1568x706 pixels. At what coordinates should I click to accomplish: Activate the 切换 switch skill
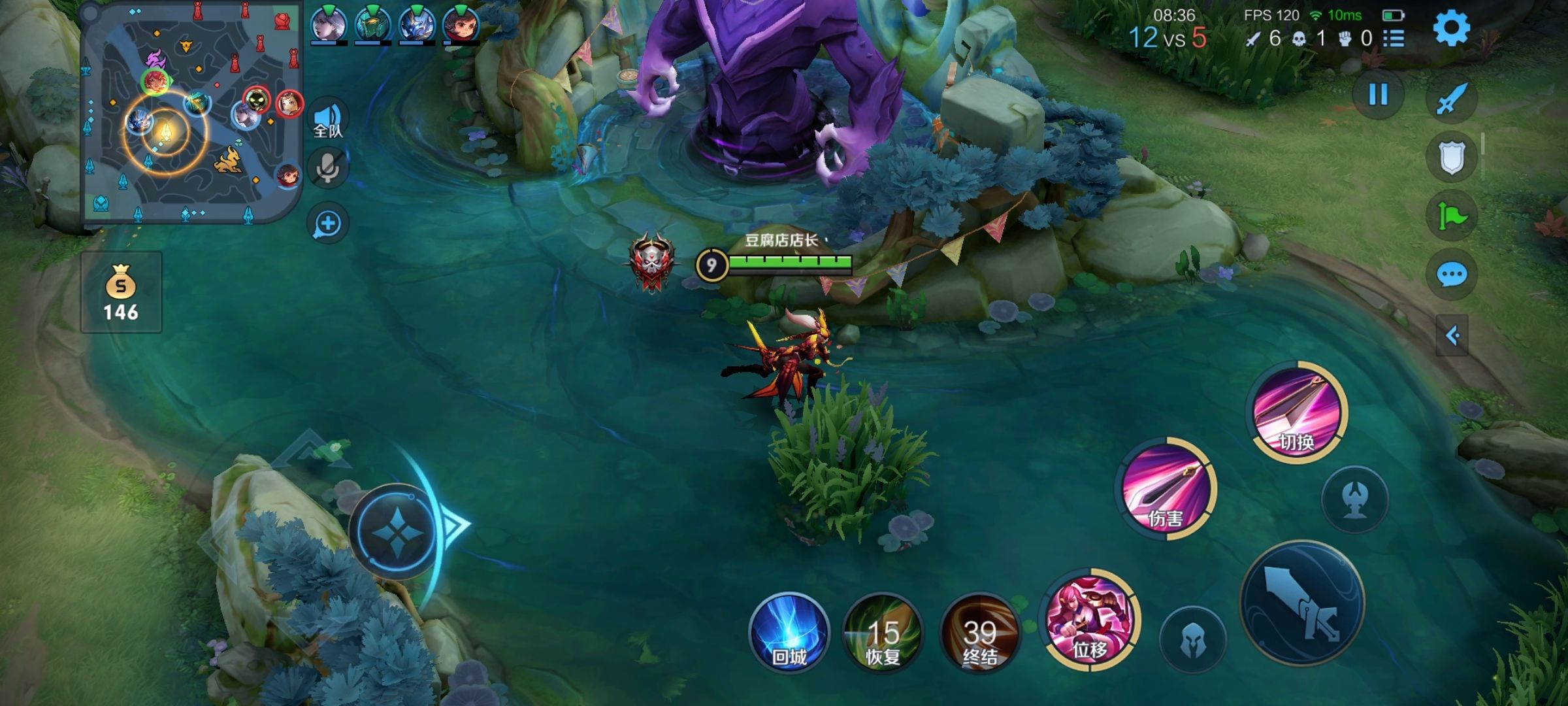(x=1297, y=412)
